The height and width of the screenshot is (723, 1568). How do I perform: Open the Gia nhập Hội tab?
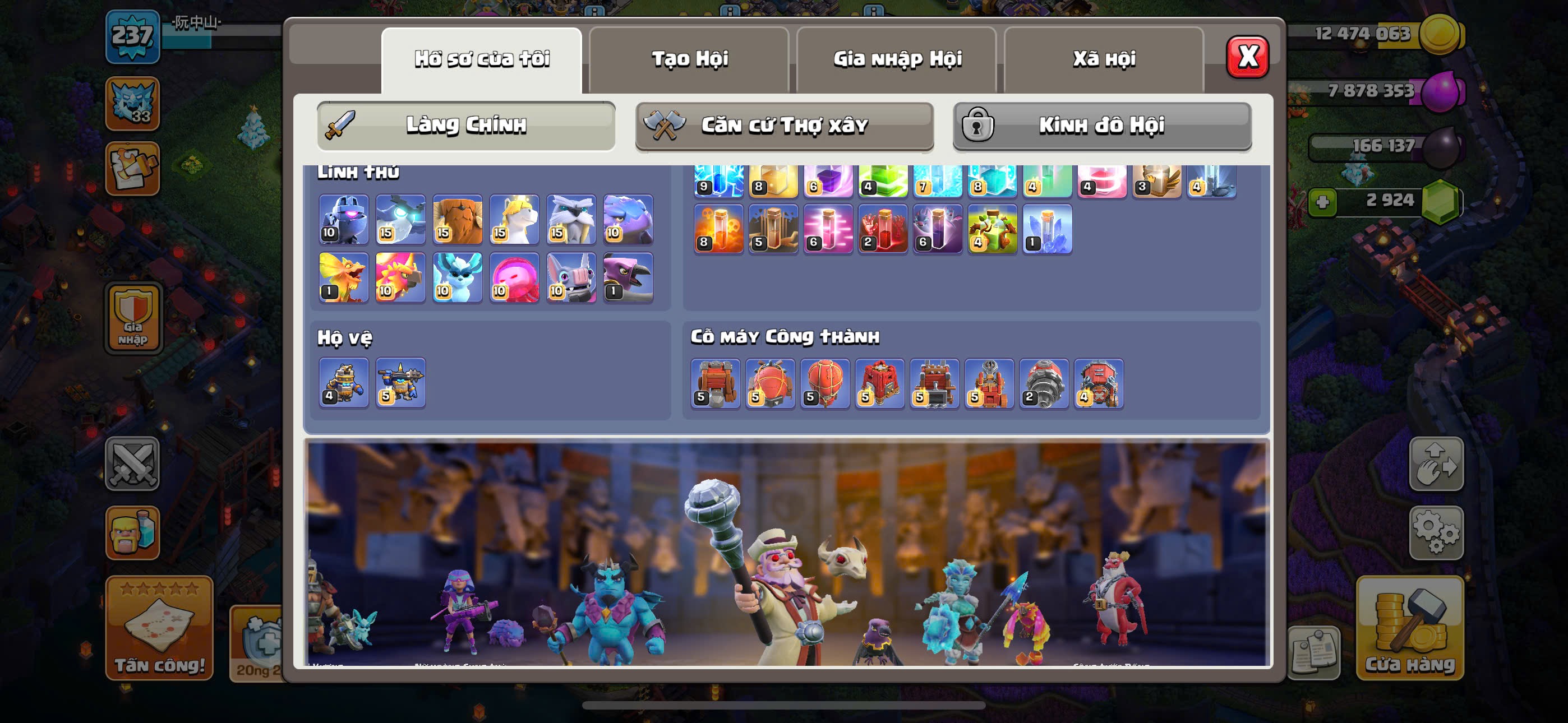897,59
